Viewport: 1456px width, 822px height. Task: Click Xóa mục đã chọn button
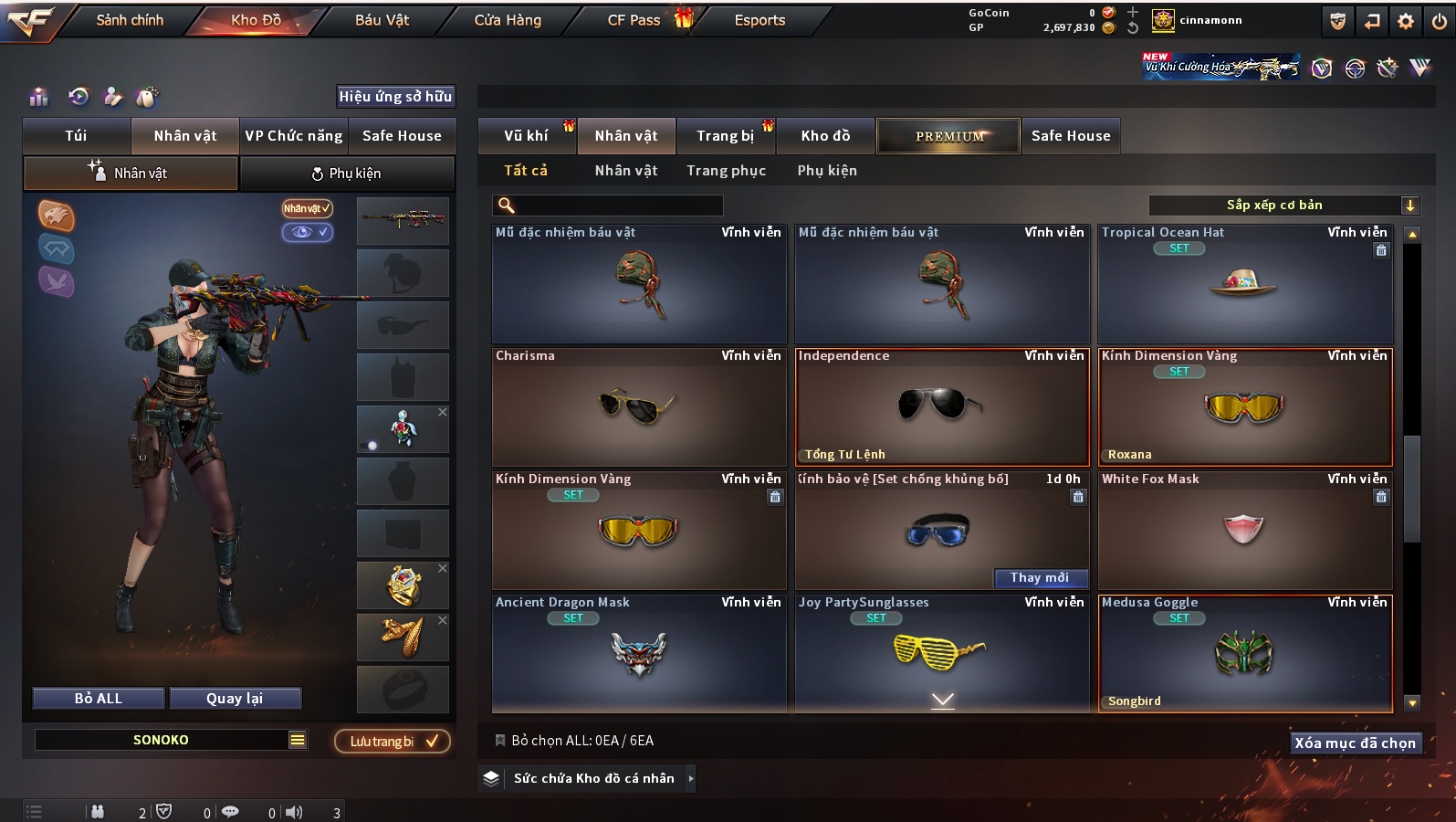(1355, 743)
